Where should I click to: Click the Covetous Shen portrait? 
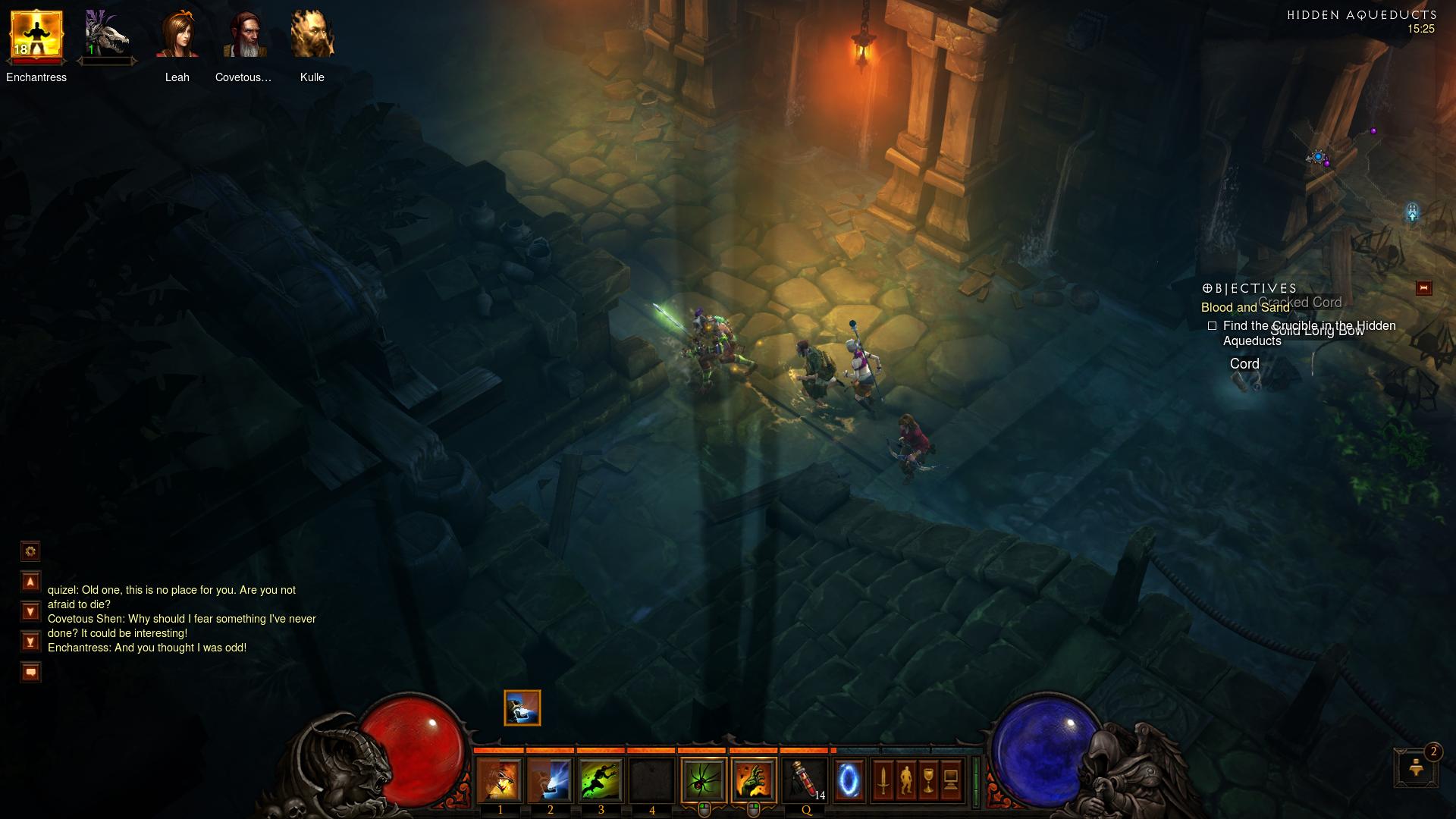coord(244,36)
